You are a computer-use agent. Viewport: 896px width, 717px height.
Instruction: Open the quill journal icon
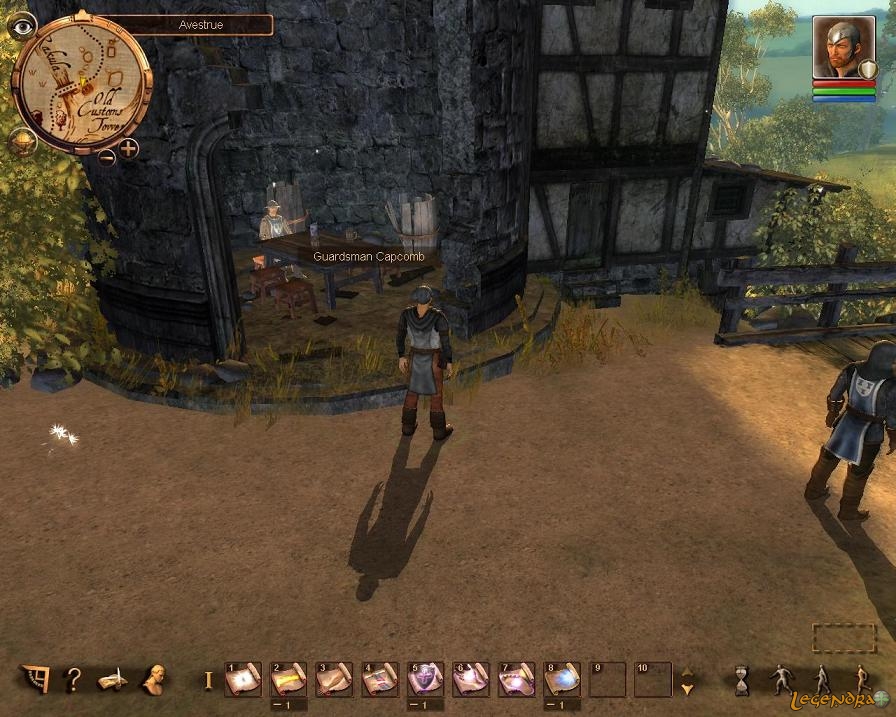pos(111,680)
